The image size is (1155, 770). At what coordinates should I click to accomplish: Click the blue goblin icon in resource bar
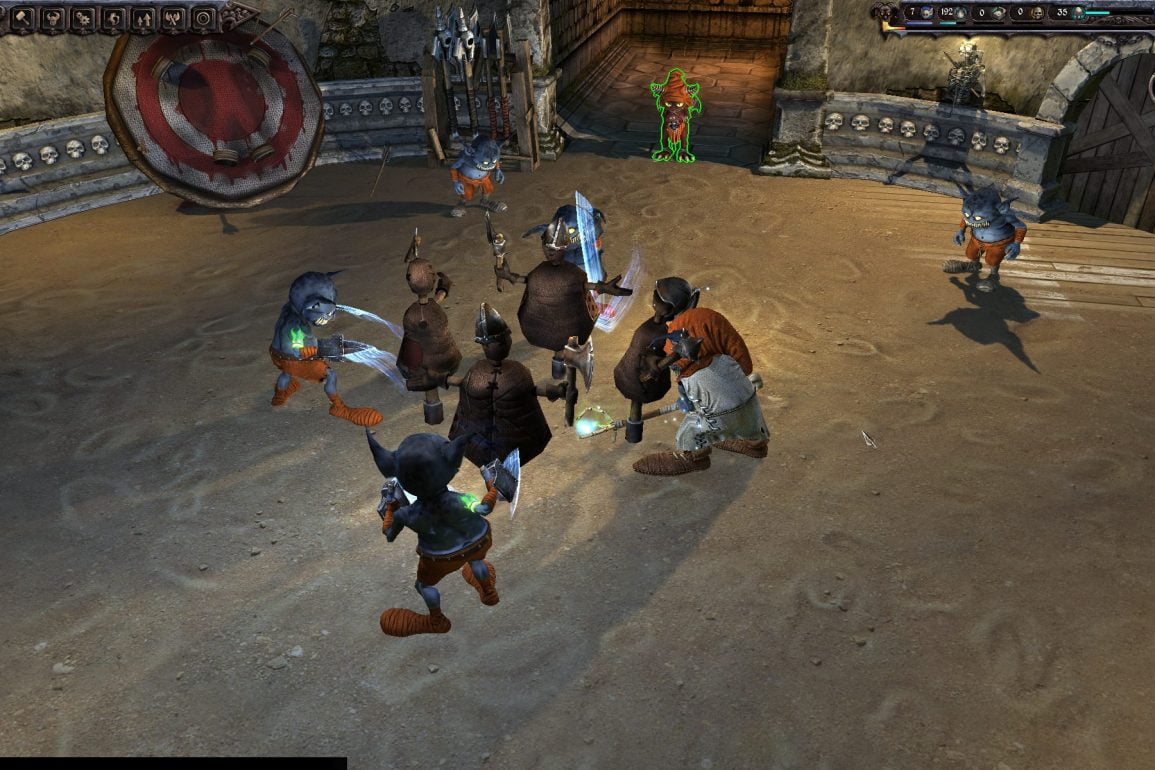[x=927, y=13]
